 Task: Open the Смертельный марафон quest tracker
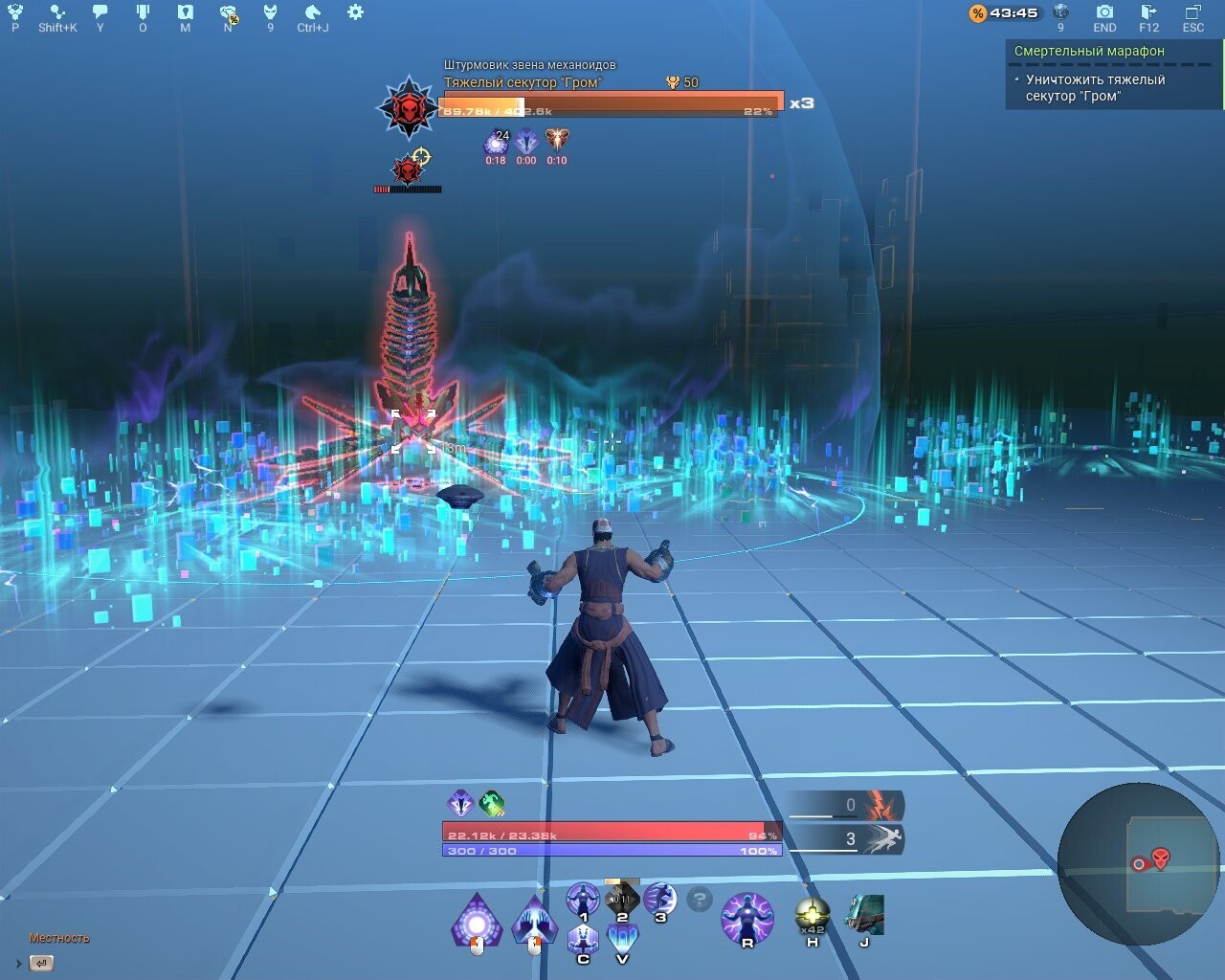click(x=1089, y=51)
